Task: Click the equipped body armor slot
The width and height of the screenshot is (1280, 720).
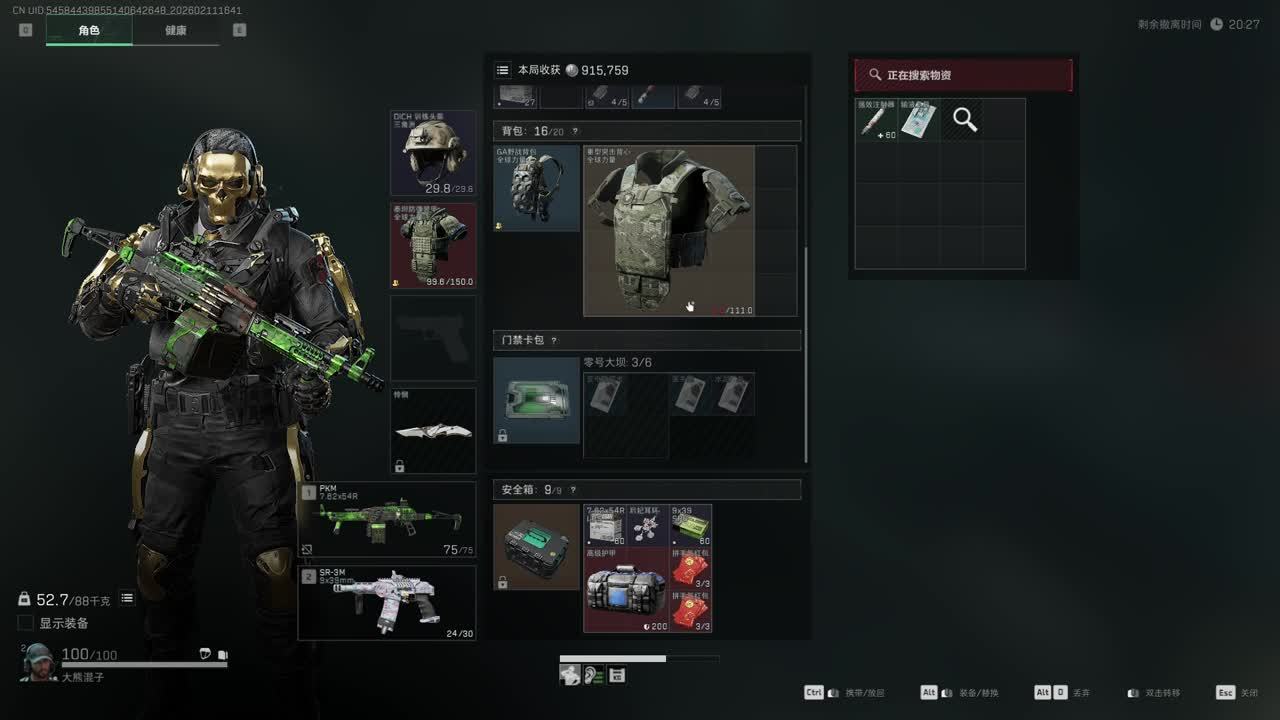Action: coord(433,245)
